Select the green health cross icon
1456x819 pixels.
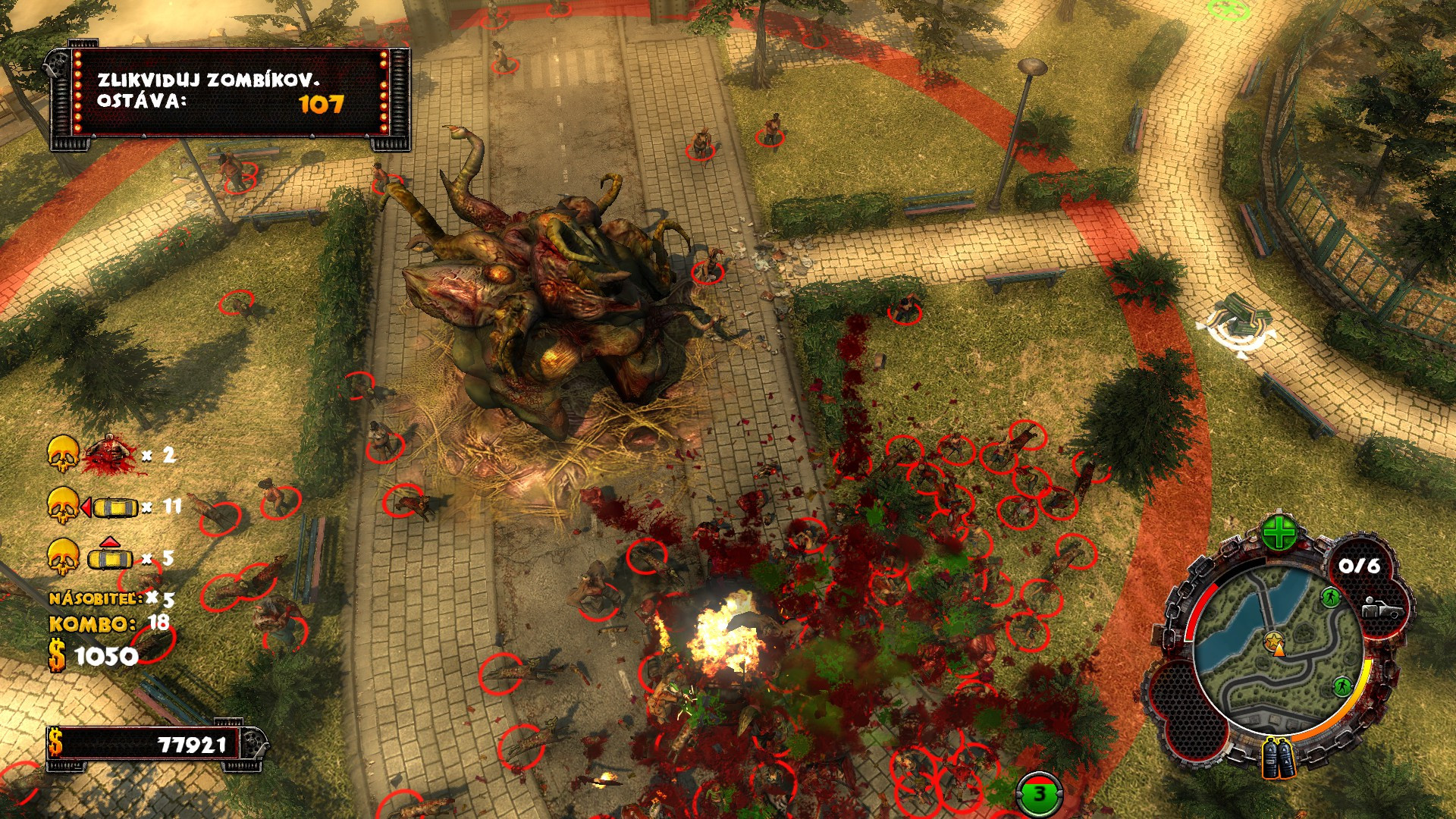[1279, 532]
